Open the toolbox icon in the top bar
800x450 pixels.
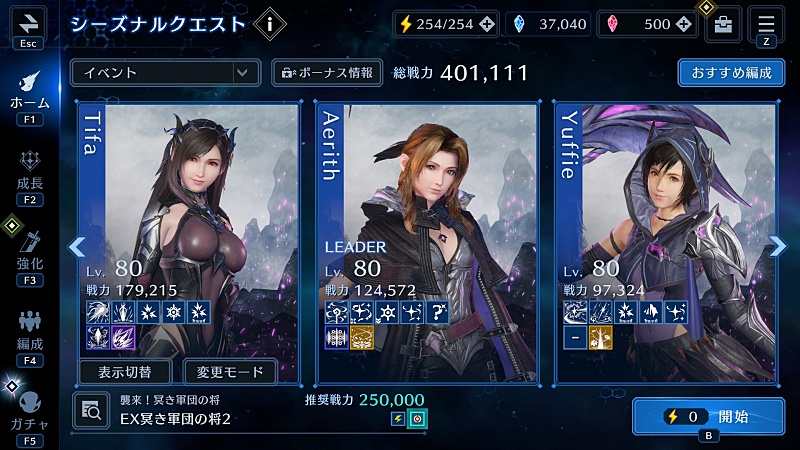tap(723, 25)
